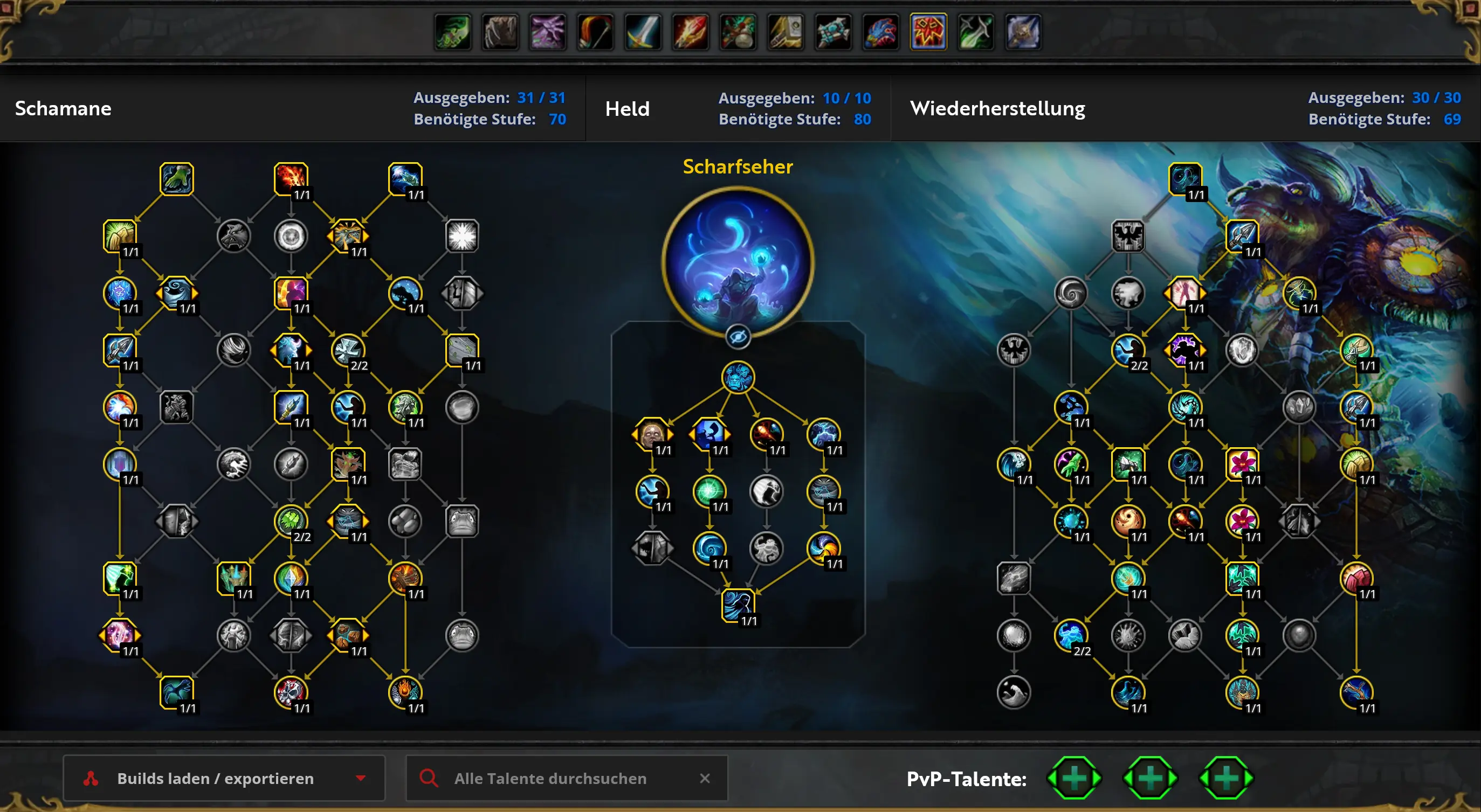Select the red skull talent node
This screenshot has height=812, width=1481.
(x=291, y=692)
